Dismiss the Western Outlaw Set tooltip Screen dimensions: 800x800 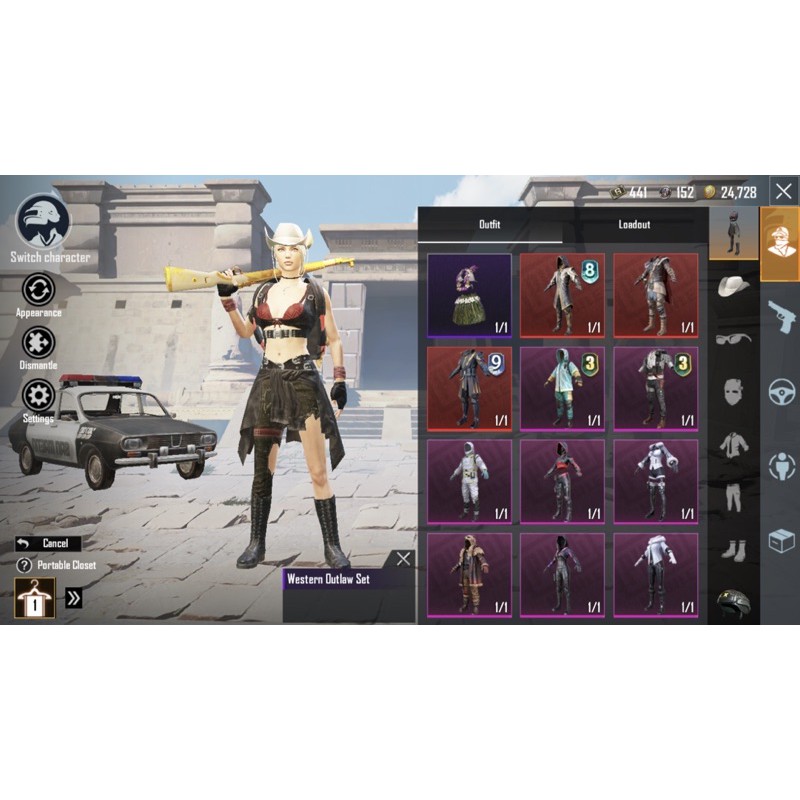click(402, 559)
